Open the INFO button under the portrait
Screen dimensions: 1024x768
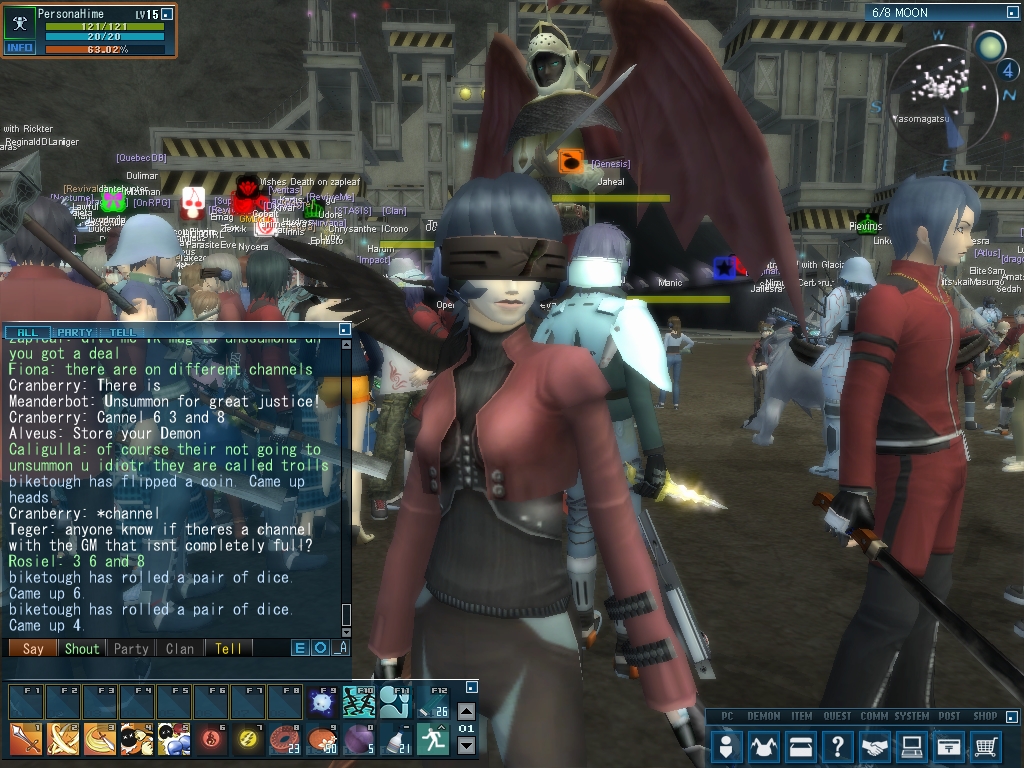(20, 47)
